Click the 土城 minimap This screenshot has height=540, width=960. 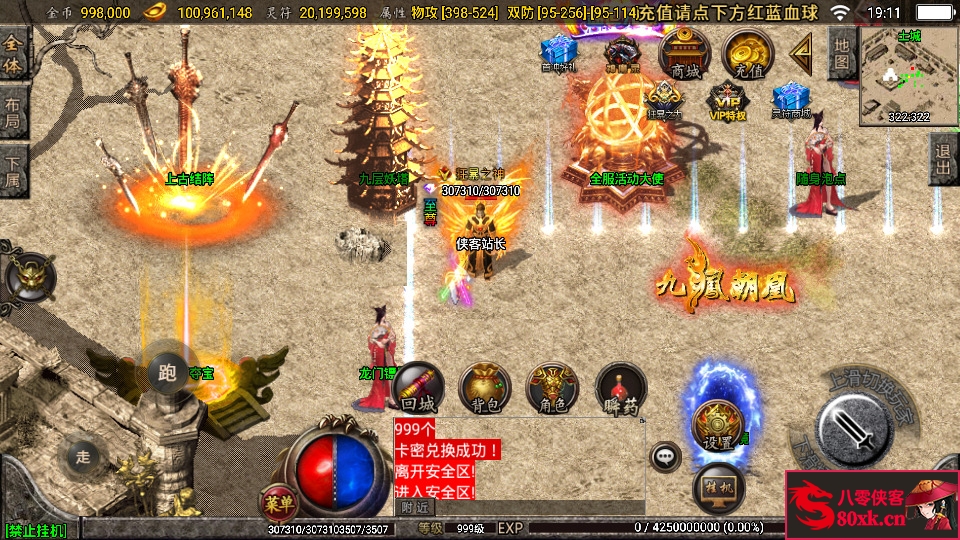908,75
